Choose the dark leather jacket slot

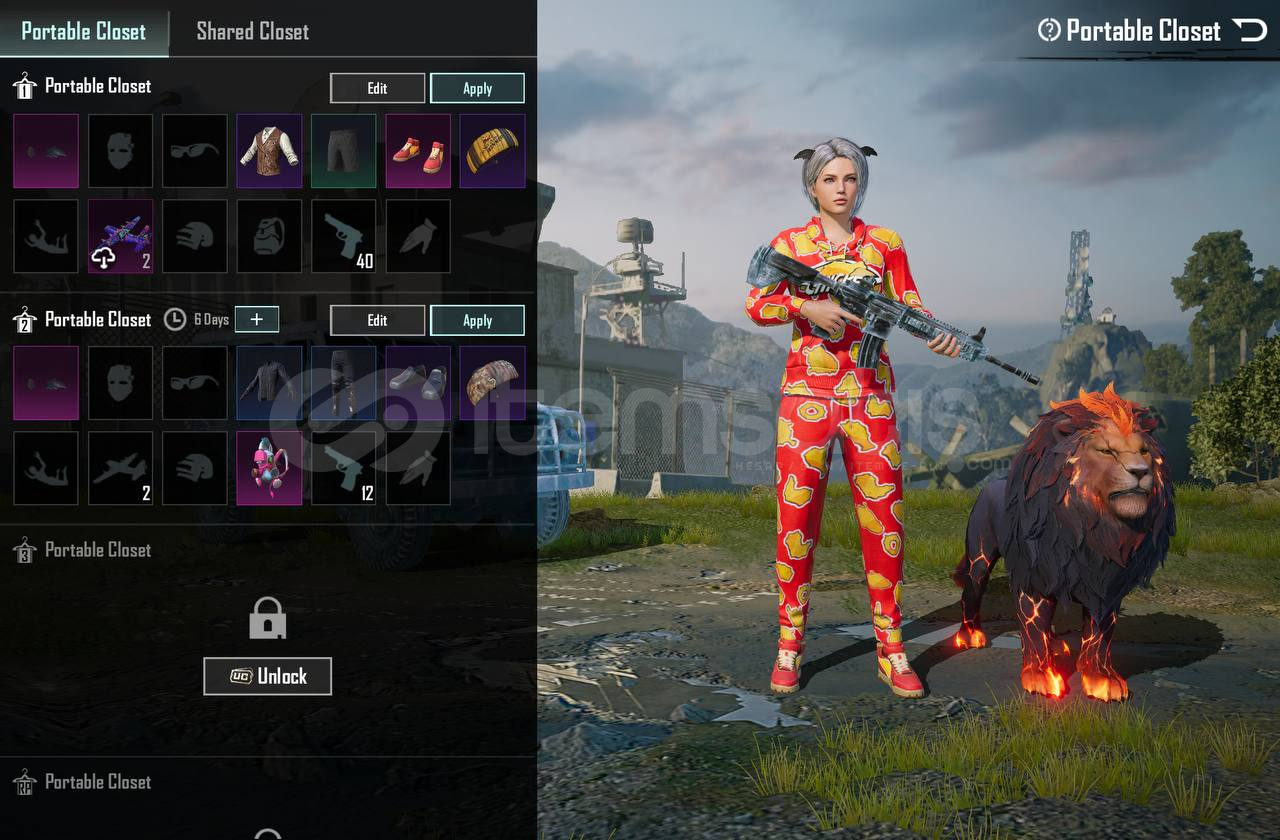pos(269,383)
